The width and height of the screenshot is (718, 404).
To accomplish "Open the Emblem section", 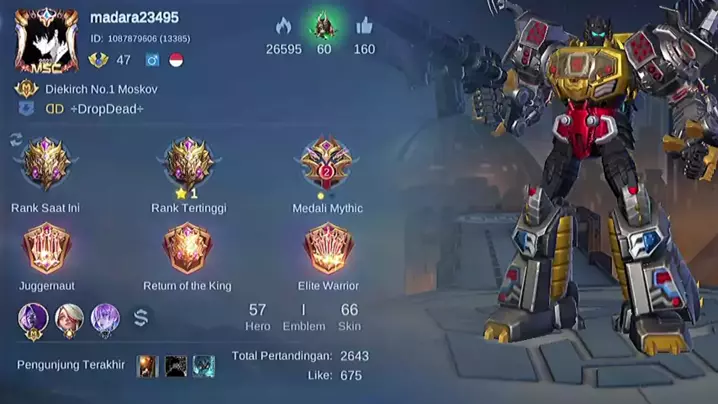I will 304,316.
